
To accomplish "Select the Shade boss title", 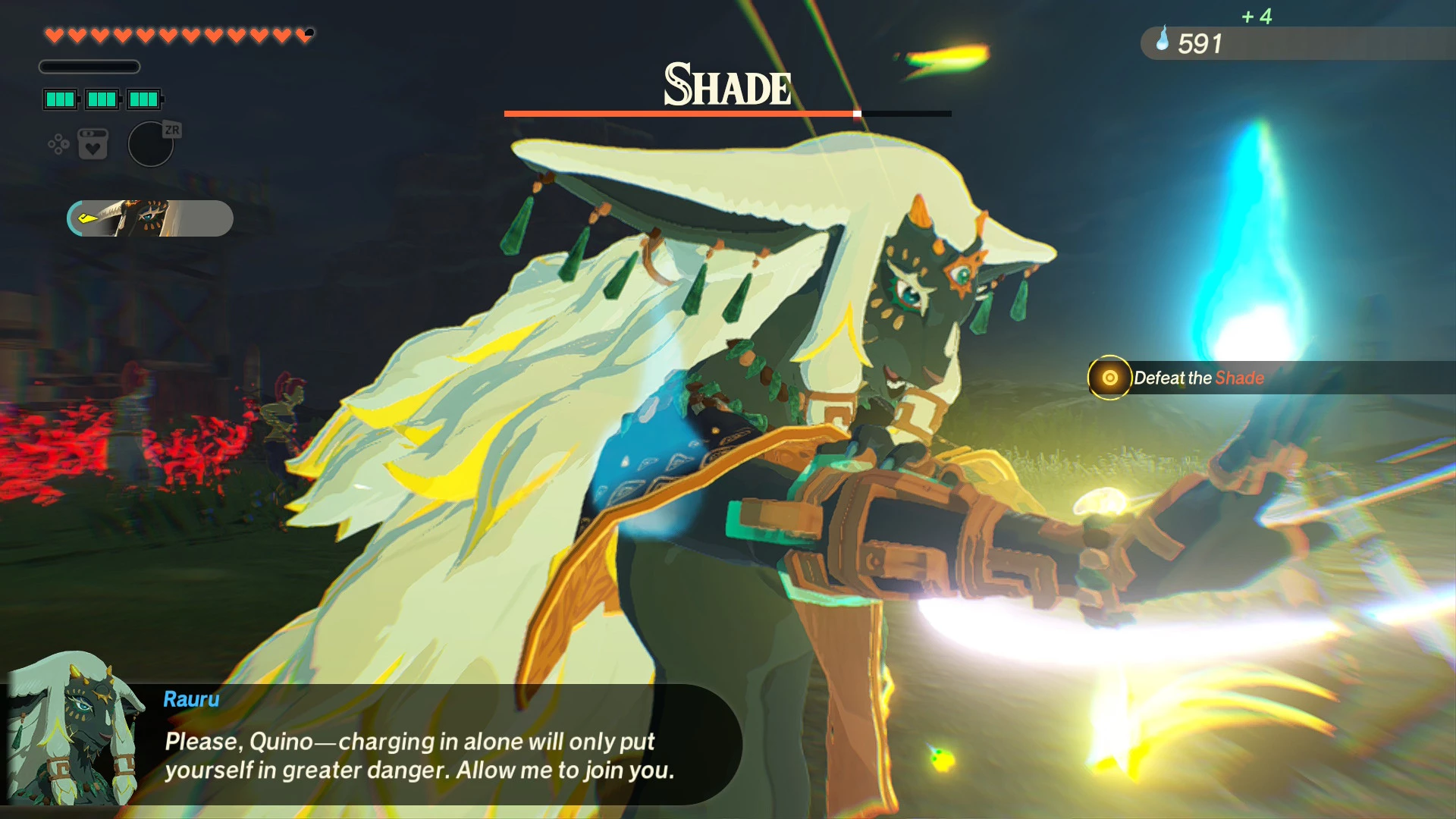I will click(x=726, y=86).
